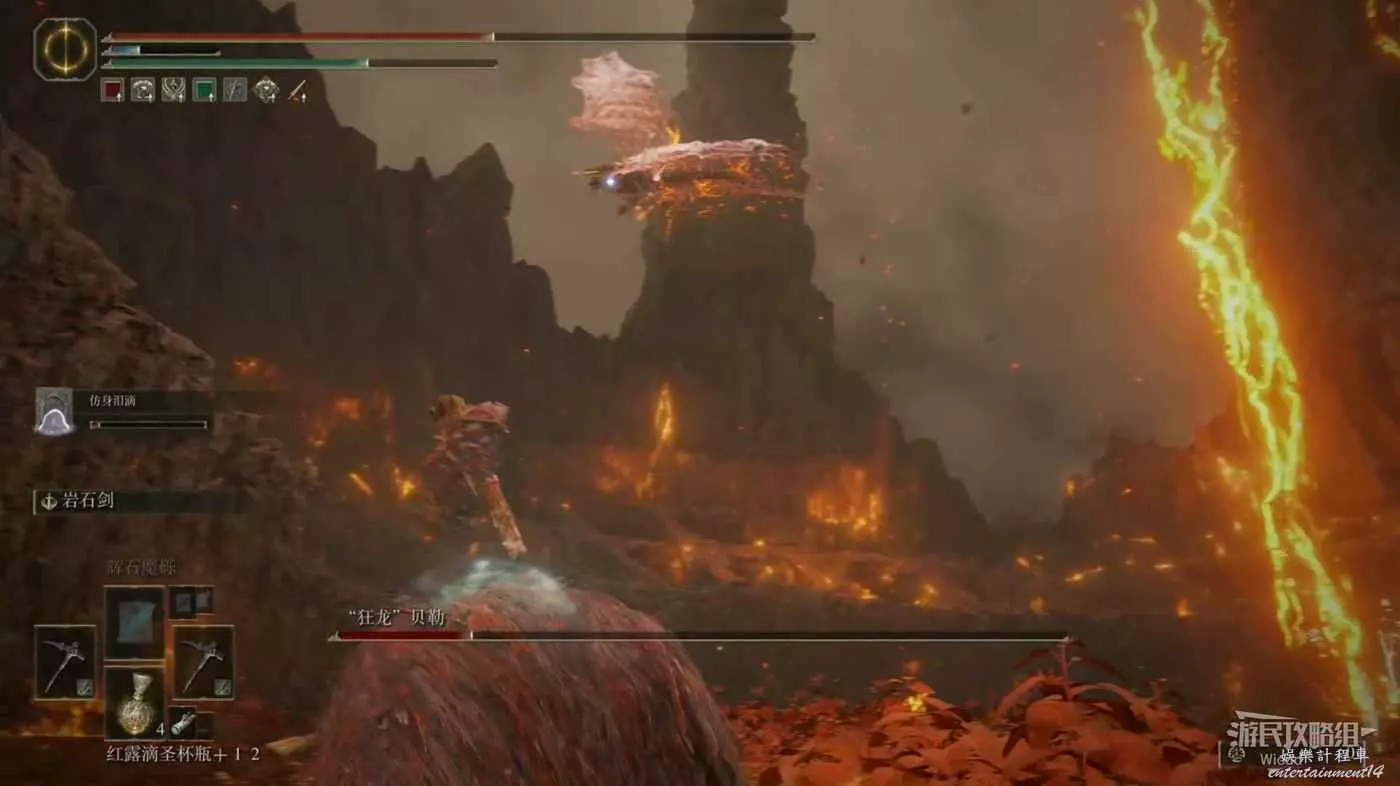
Task: Click the golden Erdtree ring emblem
Action: [x=65, y=49]
